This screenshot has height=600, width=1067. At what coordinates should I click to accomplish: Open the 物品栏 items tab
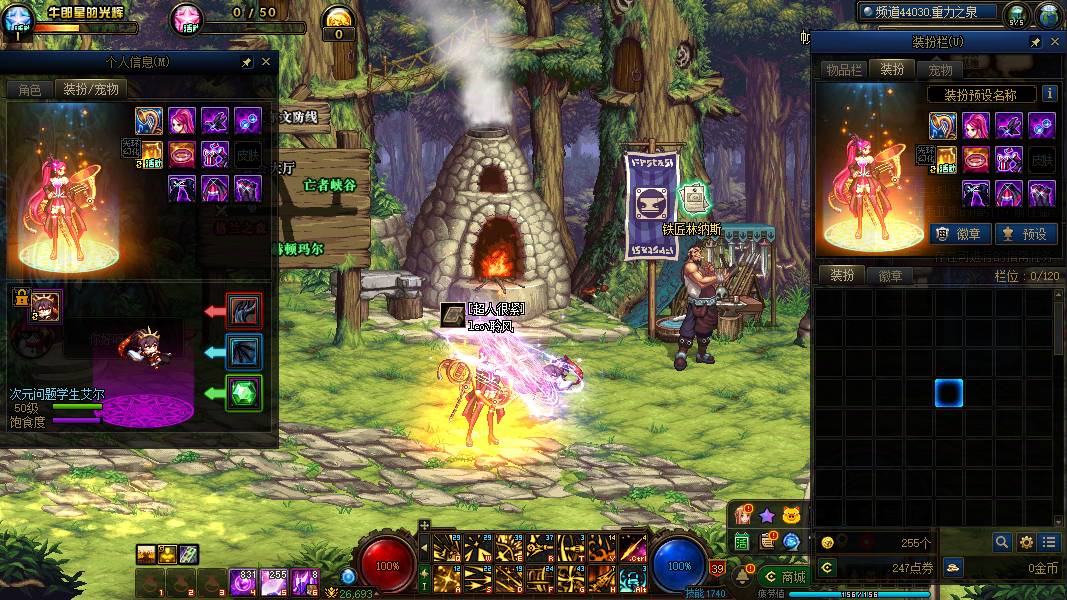(843, 69)
